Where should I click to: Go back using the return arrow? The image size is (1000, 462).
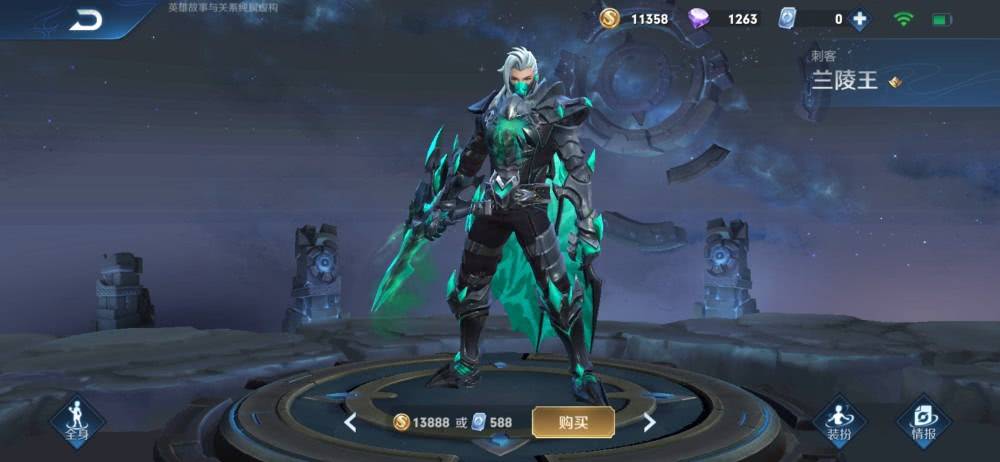pos(86,19)
